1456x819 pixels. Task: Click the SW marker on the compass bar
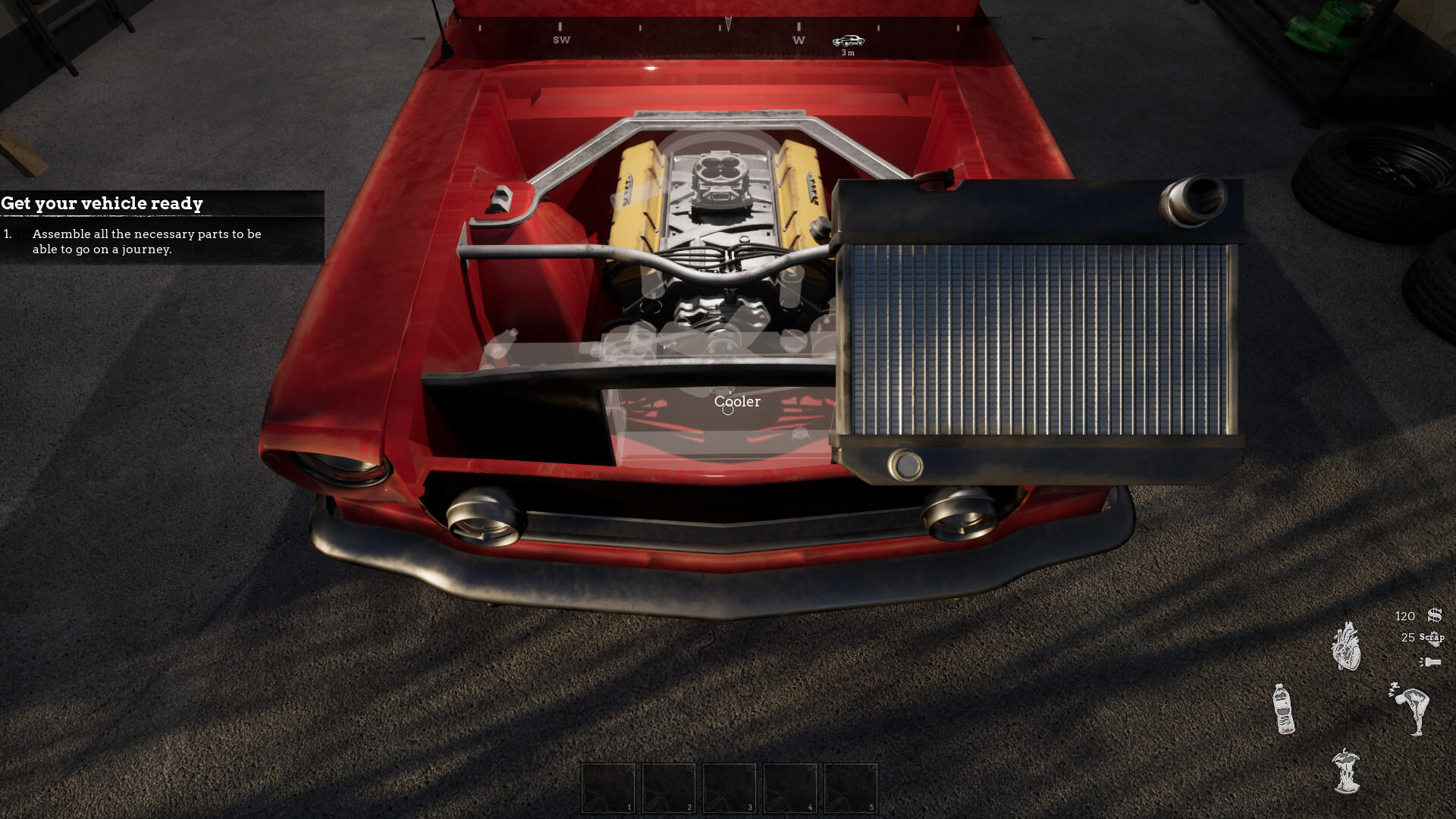tap(560, 39)
